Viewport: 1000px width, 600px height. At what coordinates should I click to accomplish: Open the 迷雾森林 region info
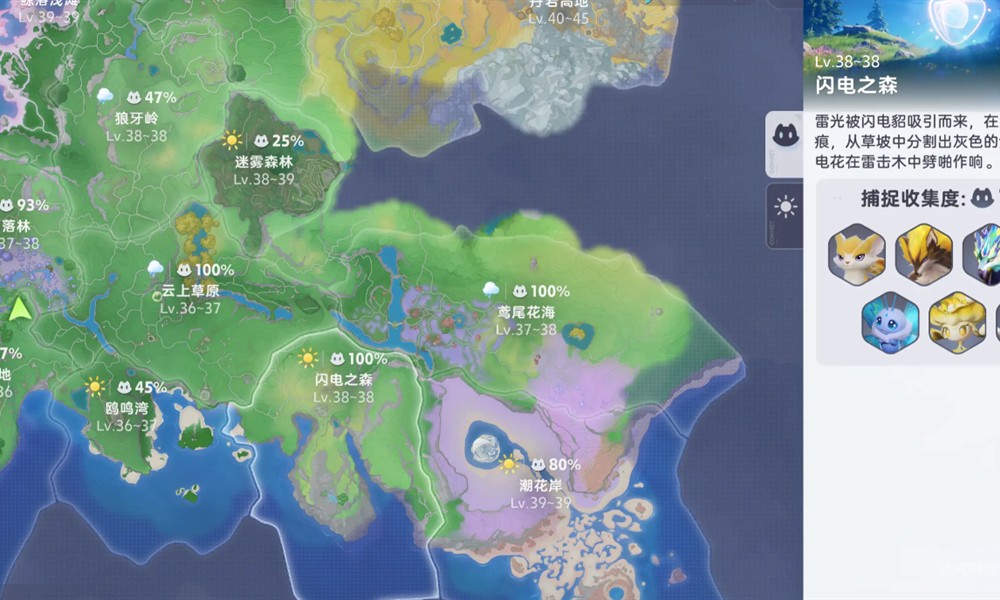[x=264, y=161]
